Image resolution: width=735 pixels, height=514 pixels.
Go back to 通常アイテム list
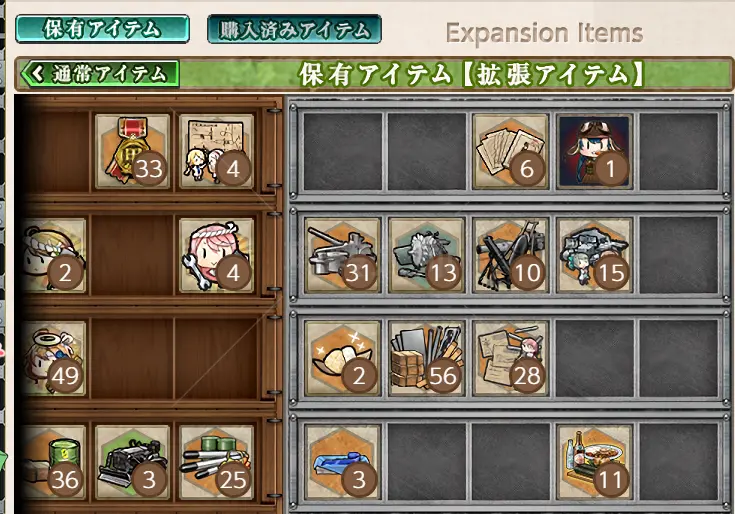point(99,73)
